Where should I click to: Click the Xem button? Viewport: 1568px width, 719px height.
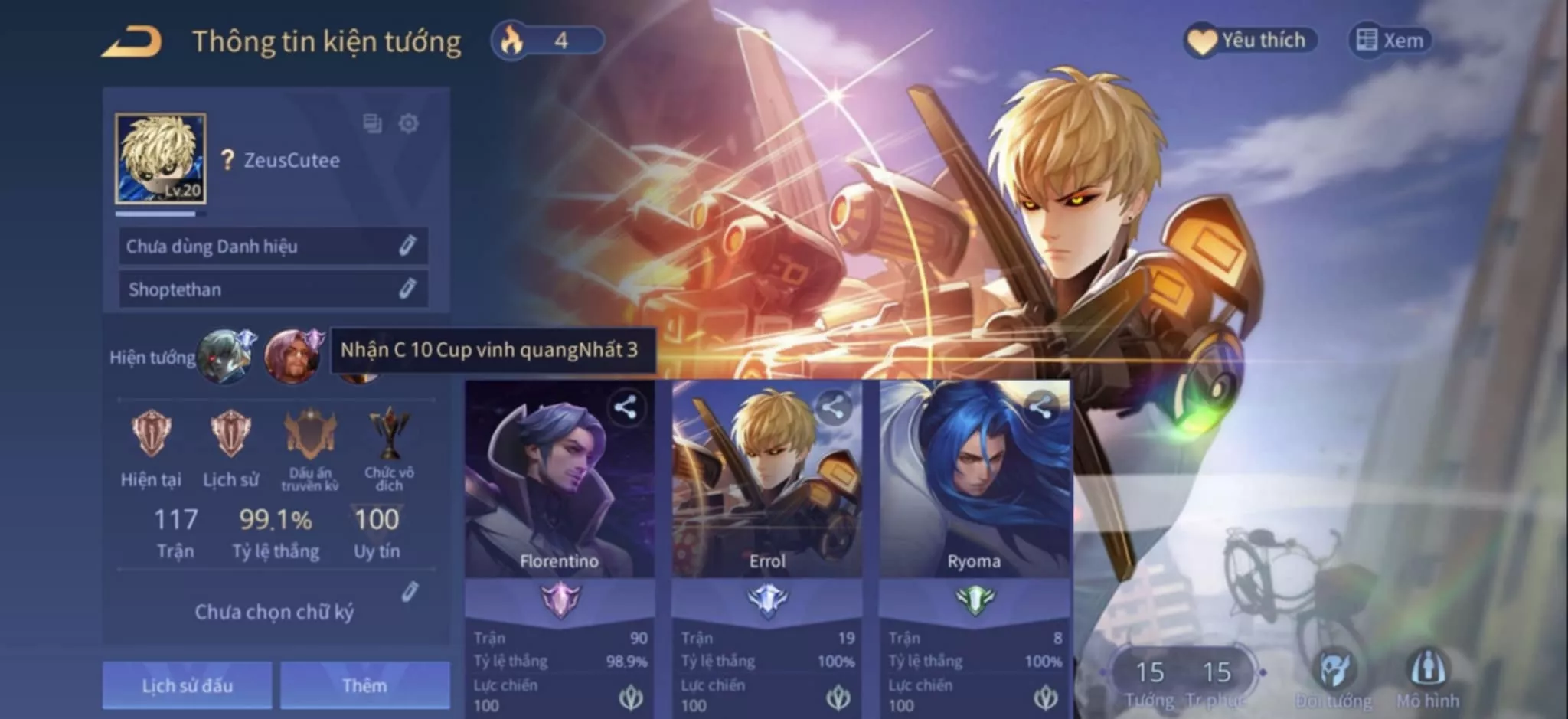[1390, 41]
